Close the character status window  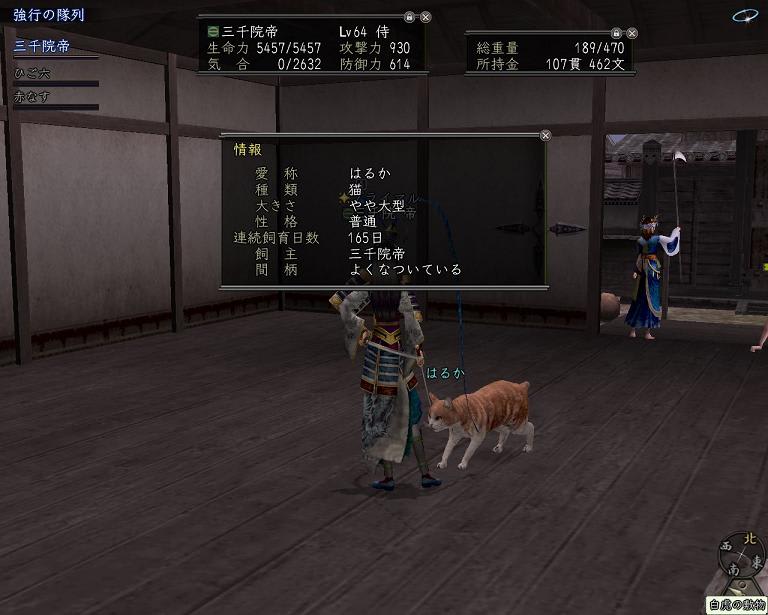tap(426, 17)
